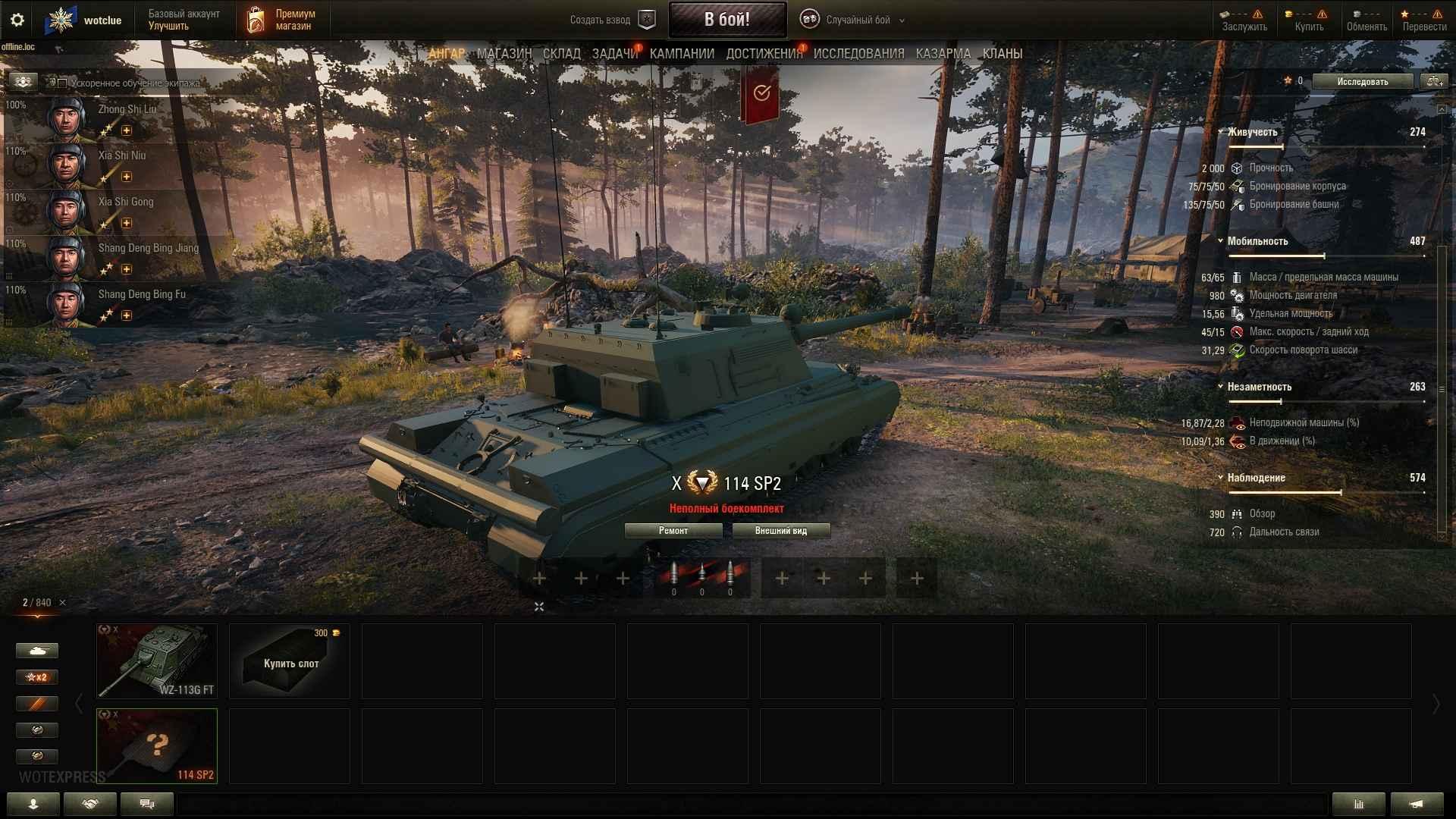Click the Ремонт button
The width and height of the screenshot is (1456, 819).
pos(673,531)
